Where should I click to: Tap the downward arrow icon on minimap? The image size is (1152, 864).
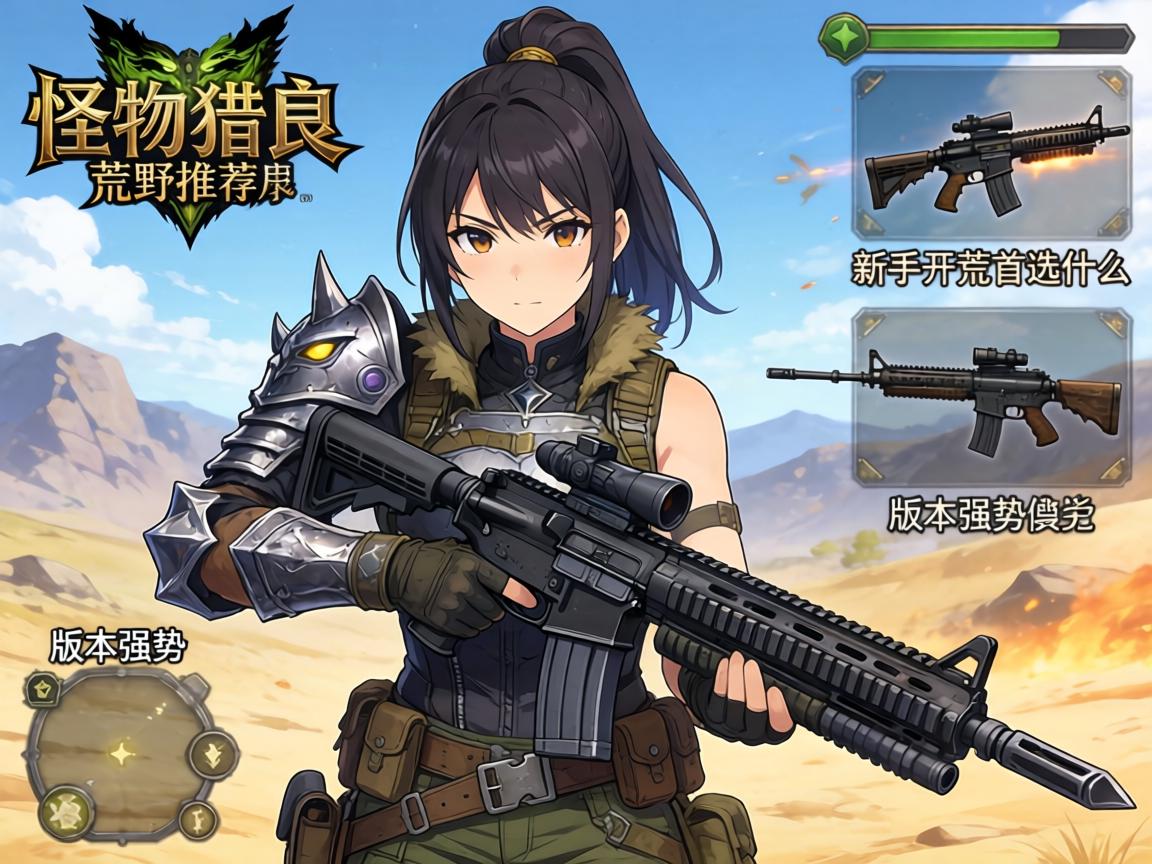[212, 754]
